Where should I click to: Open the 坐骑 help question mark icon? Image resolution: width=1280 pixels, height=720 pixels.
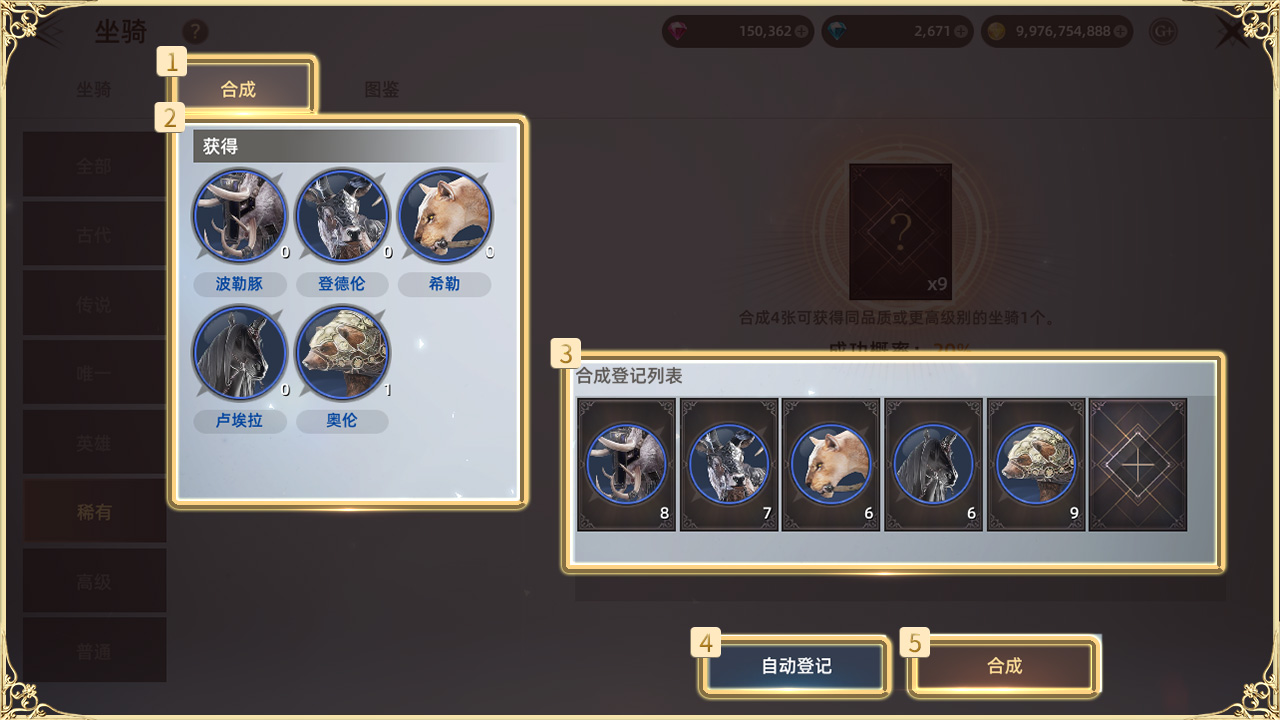[196, 32]
